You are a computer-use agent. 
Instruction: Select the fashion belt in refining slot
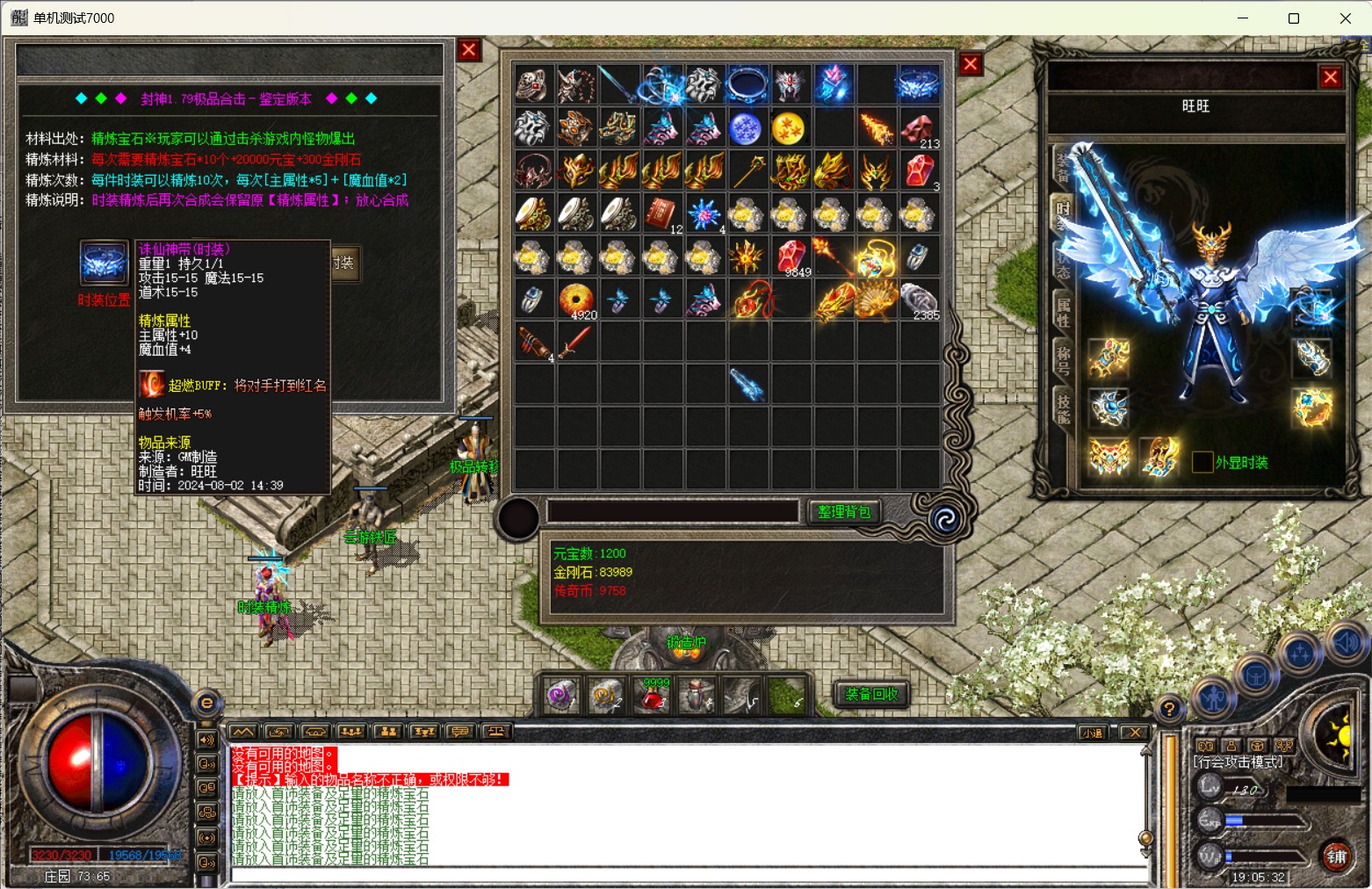(105, 263)
